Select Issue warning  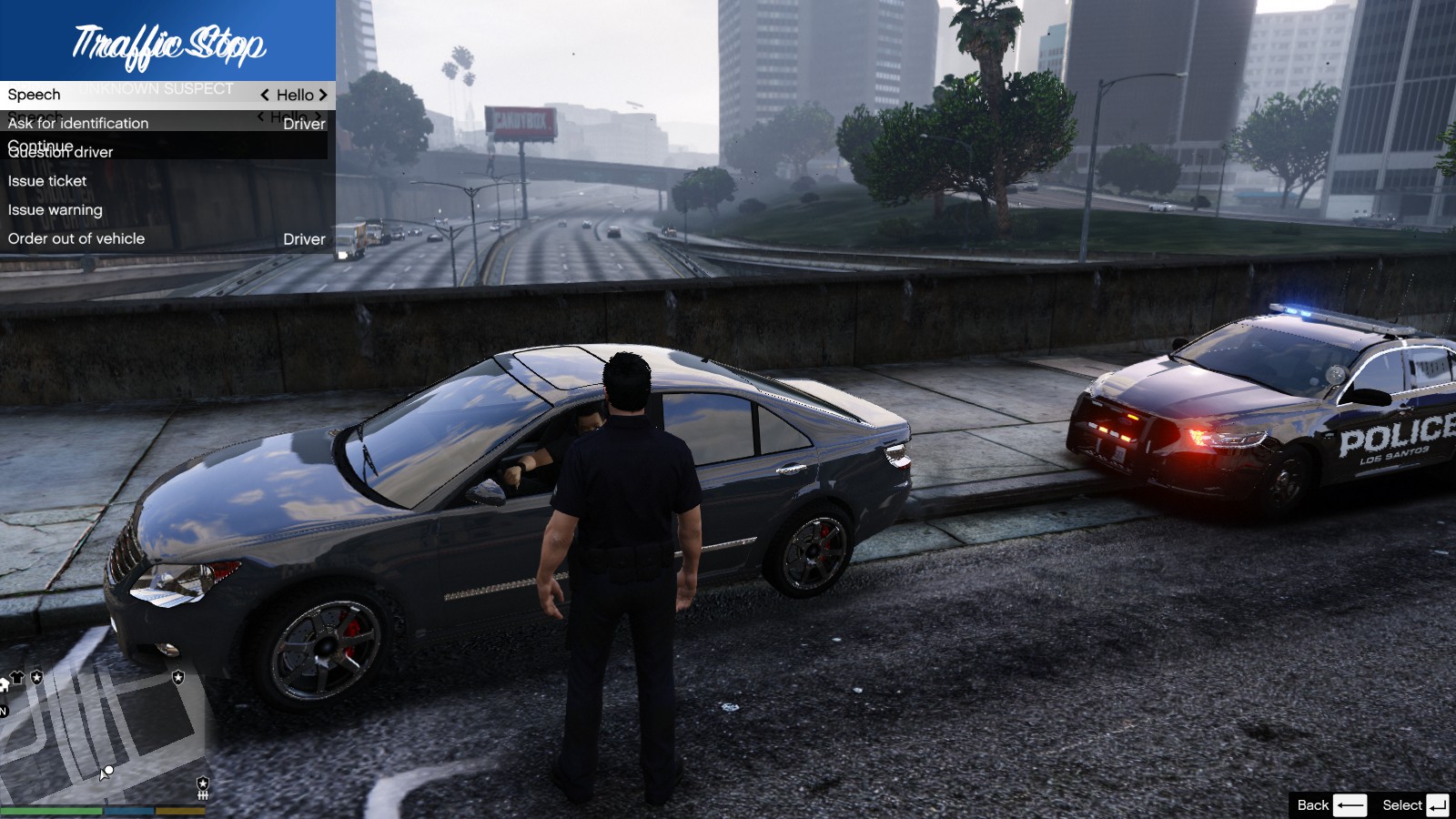pos(56,210)
